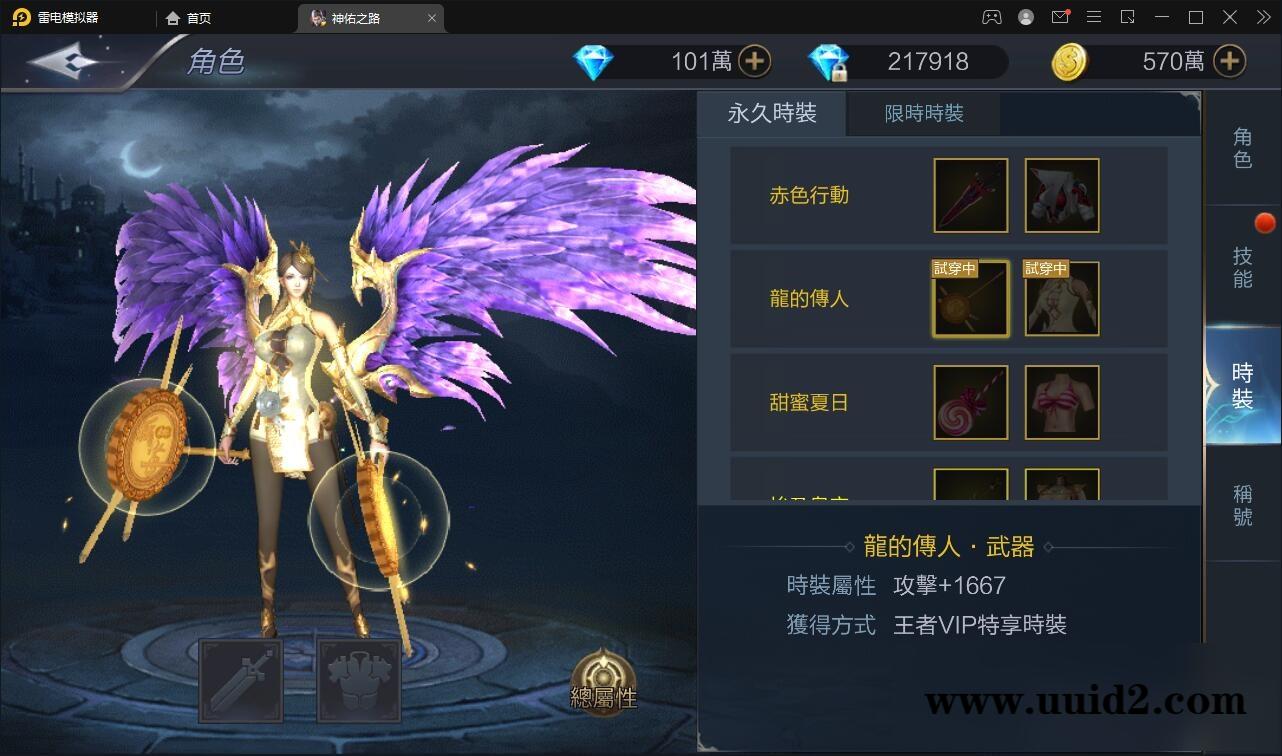The width and height of the screenshot is (1282, 756).
Task: Toggle the red notification dot on 技能
Action: click(1265, 223)
